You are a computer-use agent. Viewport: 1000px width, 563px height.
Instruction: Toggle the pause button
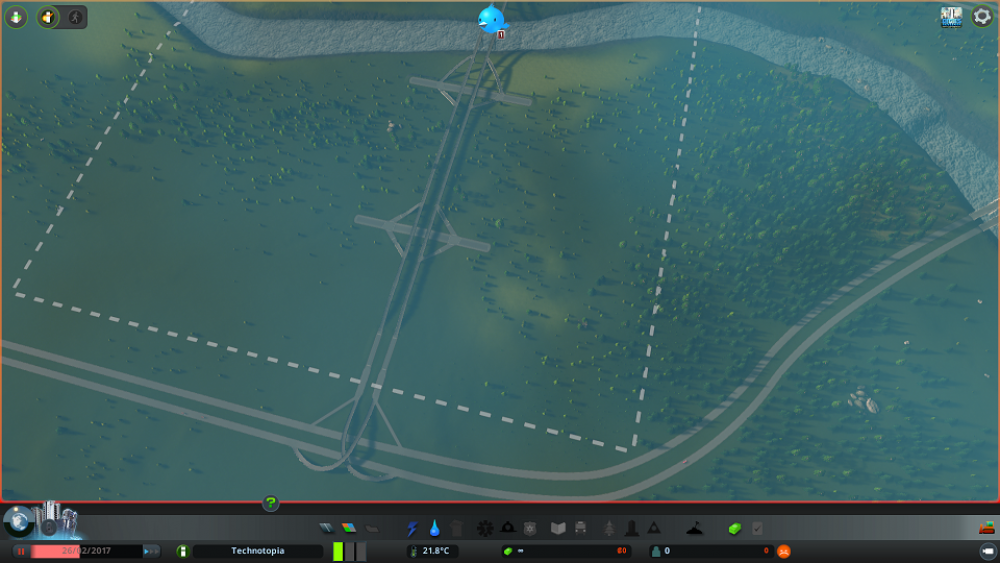click(20, 551)
